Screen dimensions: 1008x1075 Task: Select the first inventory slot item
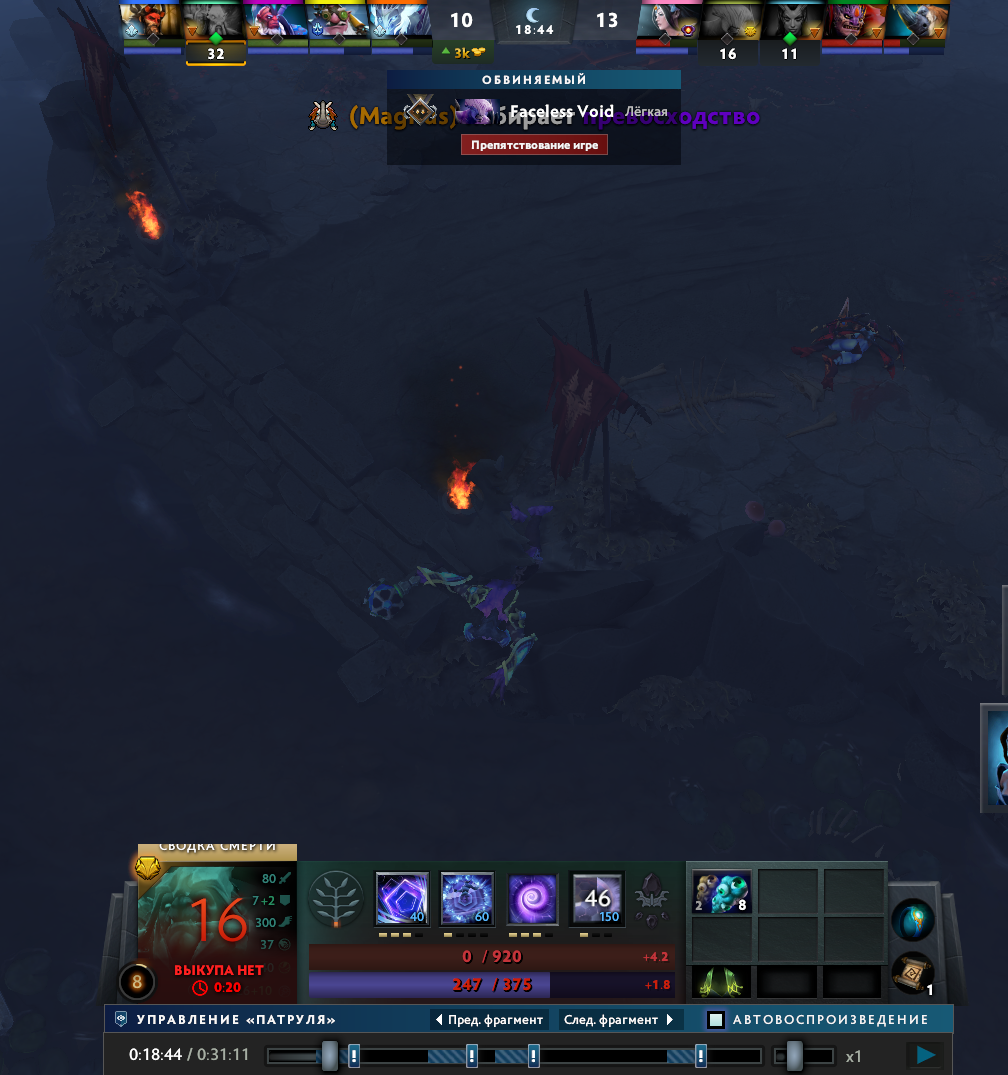[x=721, y=891]
